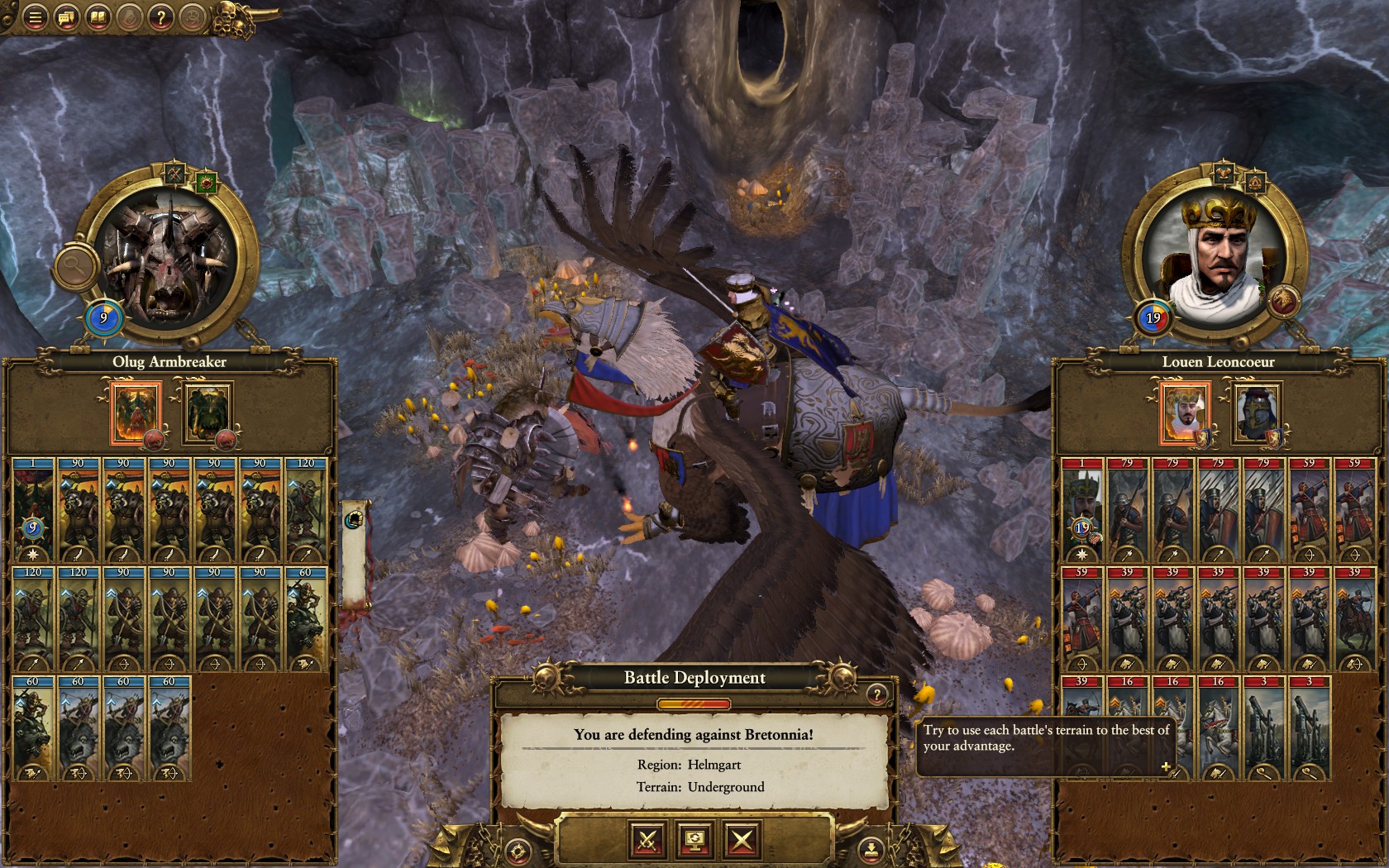Image resolution: width=1389 pixels, height=868 pixels.
Task: Open the help pages book icon
Action: pos(98,17)
